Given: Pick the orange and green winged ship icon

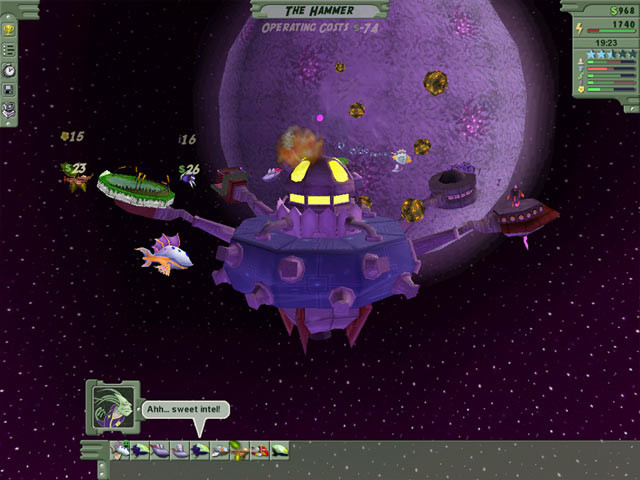Looking at the screenshot, I should [241, 451].
